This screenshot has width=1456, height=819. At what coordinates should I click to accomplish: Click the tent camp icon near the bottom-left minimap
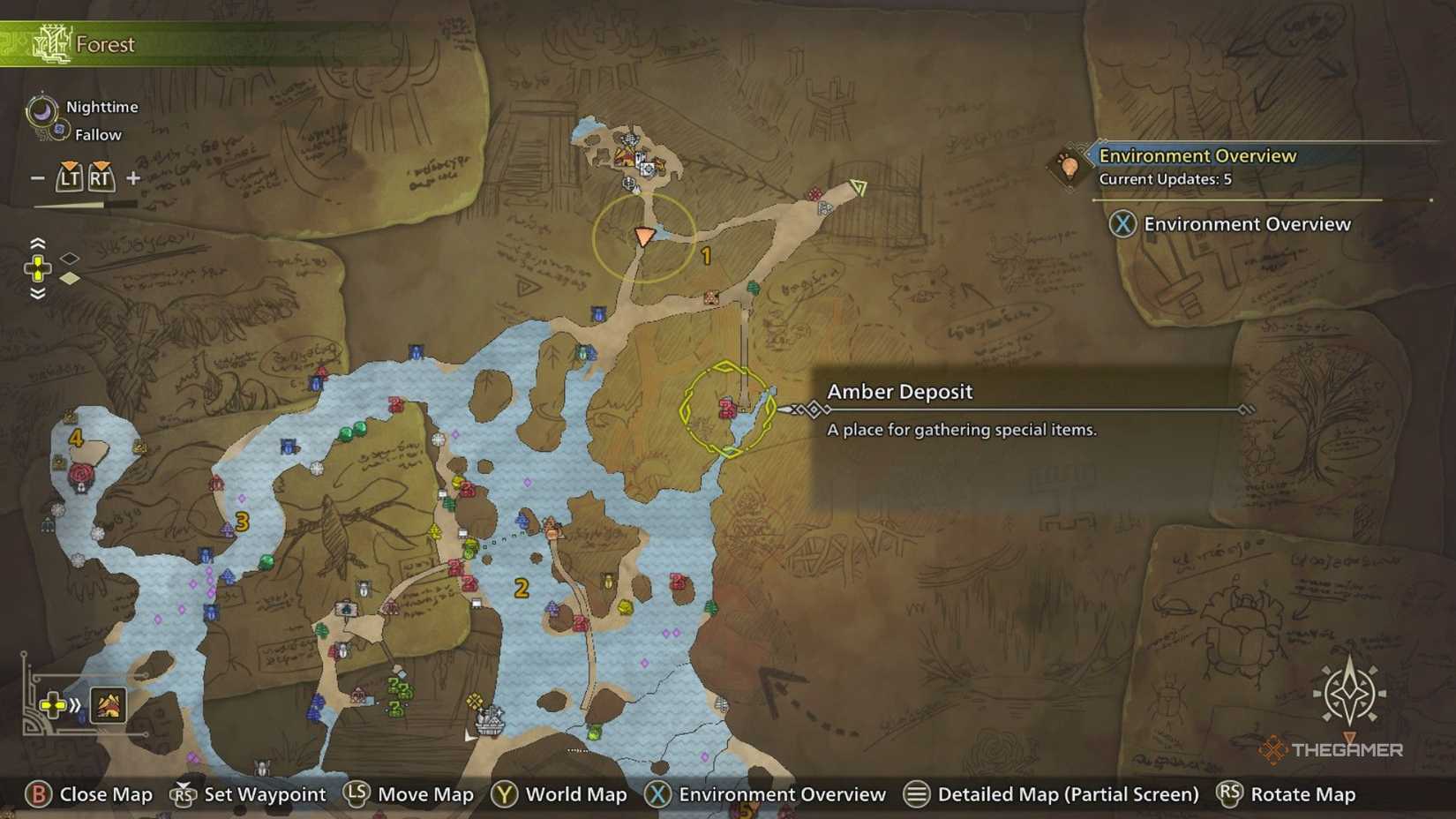click(108, 705)
